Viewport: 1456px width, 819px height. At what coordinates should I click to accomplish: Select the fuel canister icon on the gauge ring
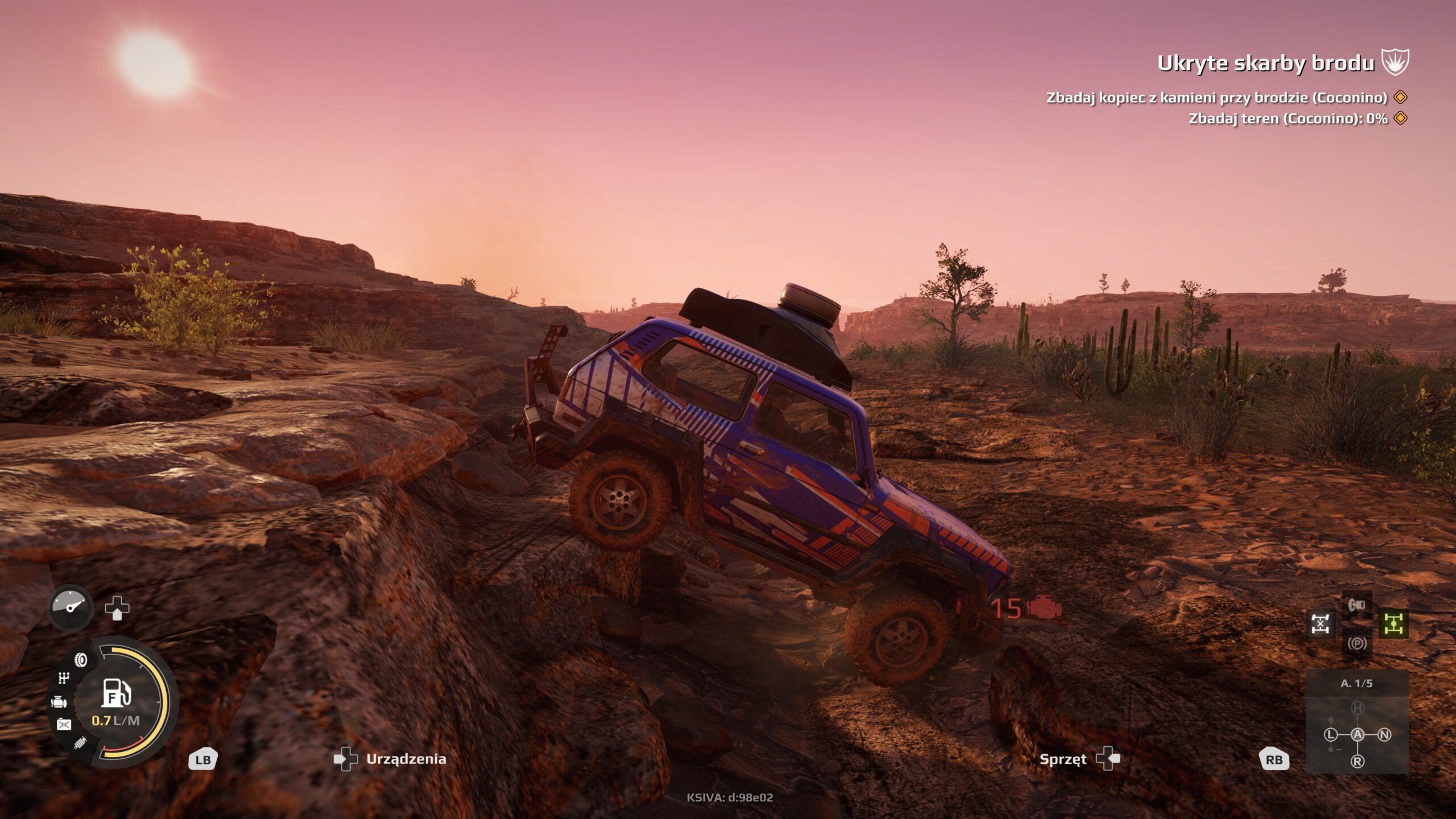(64, 723)
